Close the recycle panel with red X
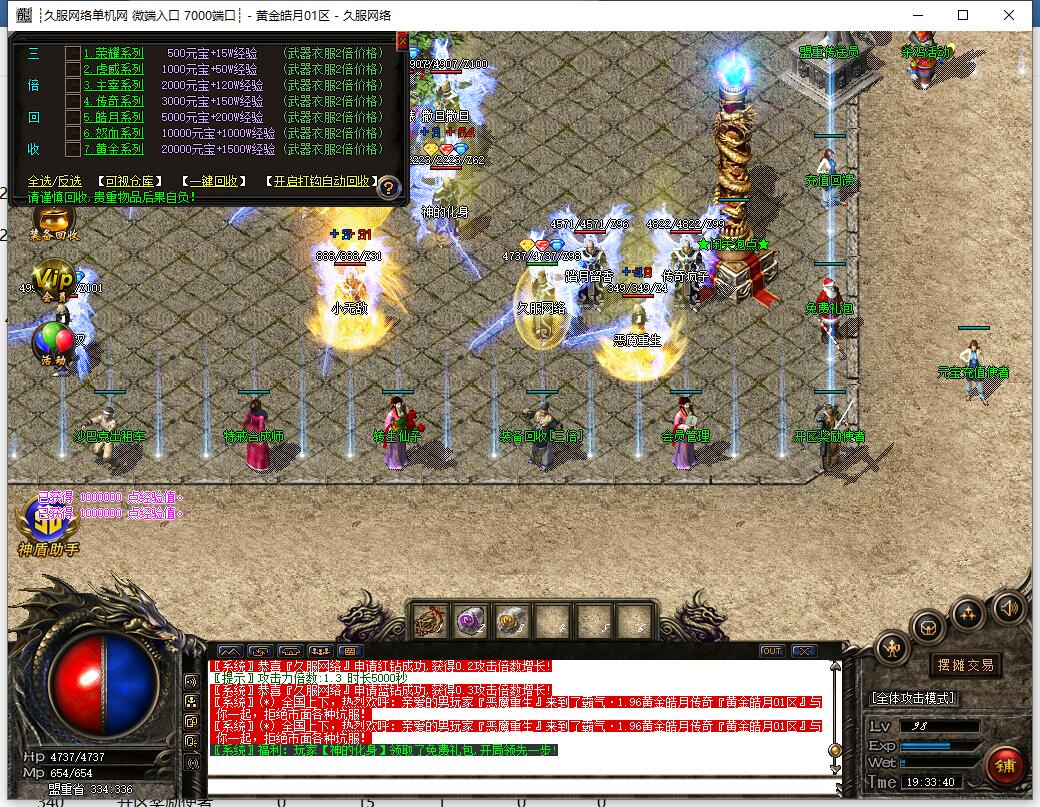 click(x=402, y=41)
